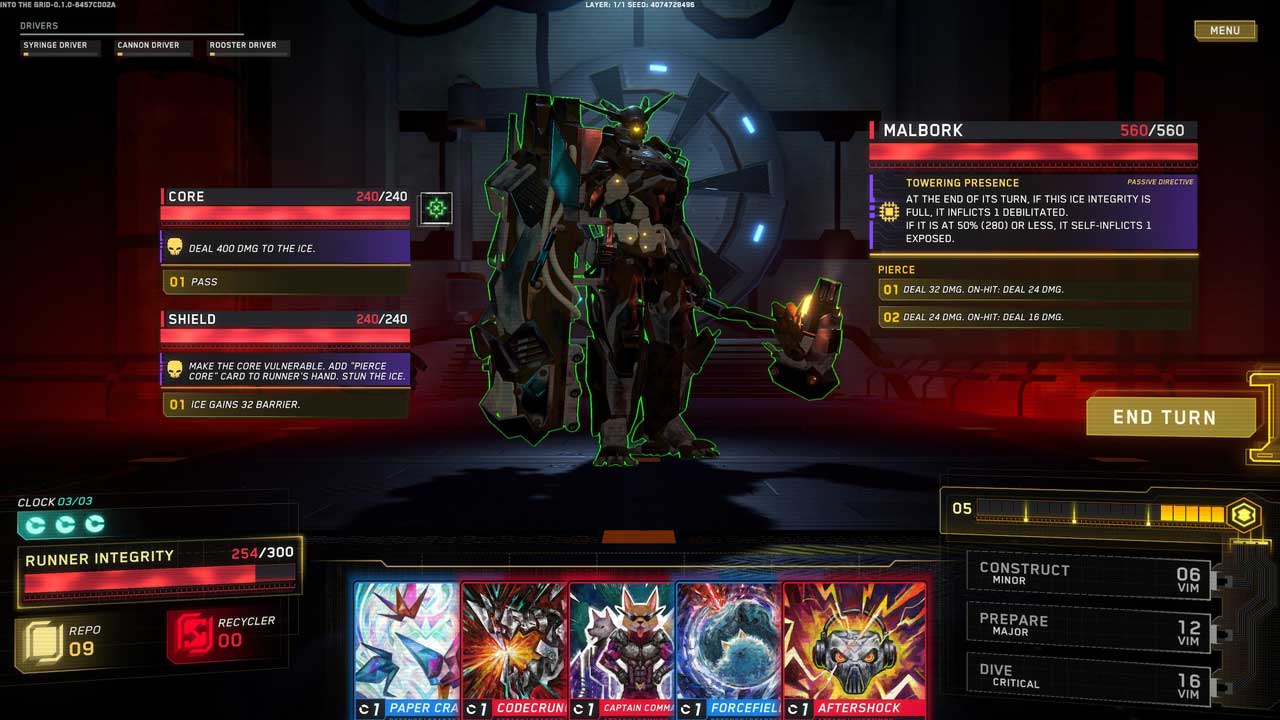
Task: Click the green target icon beside Core
Action: pyautogui.click(x=436, y=208)
